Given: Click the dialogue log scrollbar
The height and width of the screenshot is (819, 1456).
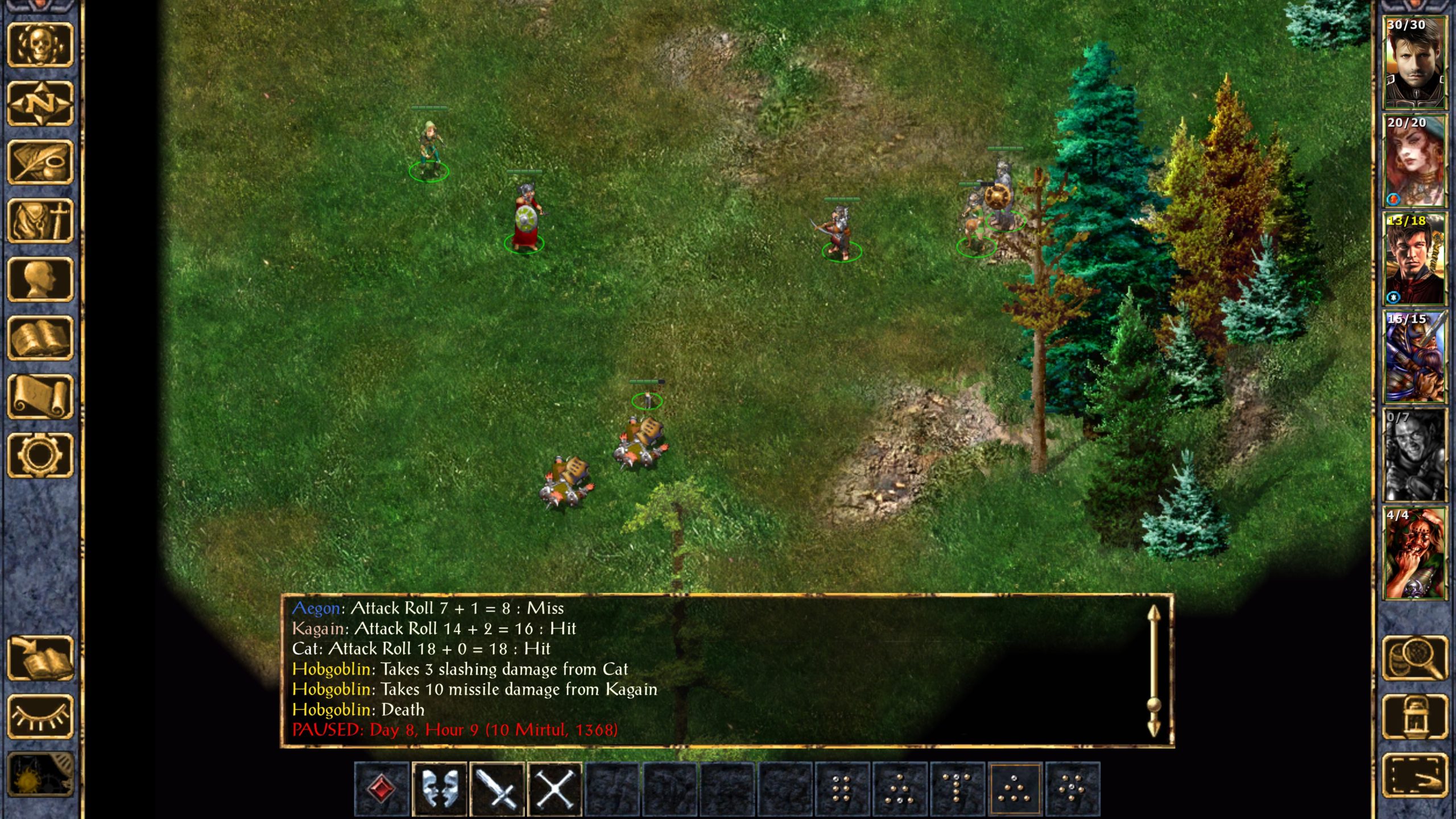Looking at the screenshot, I should tap(1153, 671).
